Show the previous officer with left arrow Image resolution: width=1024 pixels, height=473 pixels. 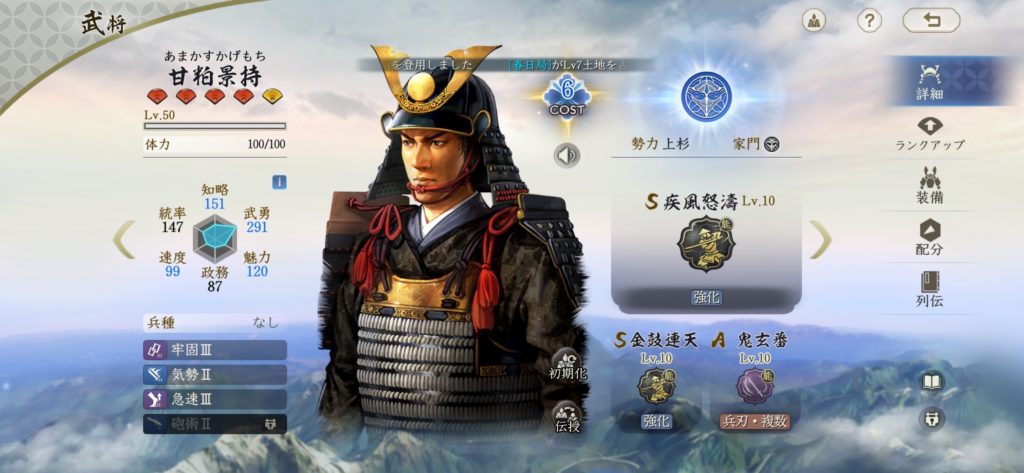click(x=124, y=239)
